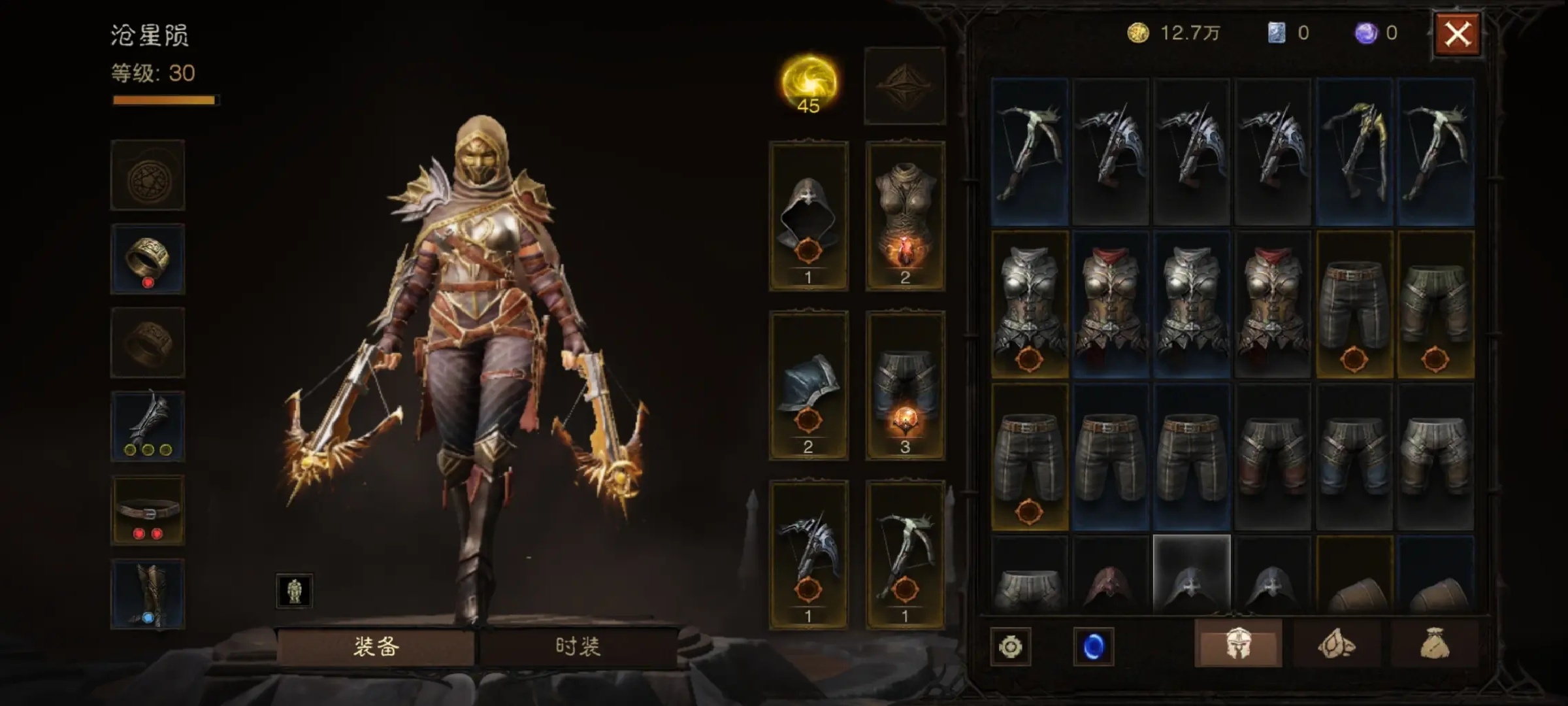The width and height of the screenshot is (1568, 706).
Task: Close the inventory with the X button
Action: [1457, 34]
